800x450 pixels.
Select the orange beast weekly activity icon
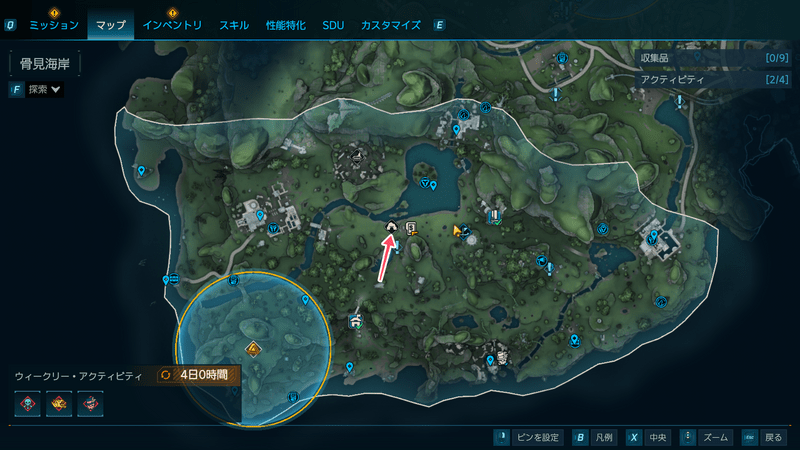[59, 404]
